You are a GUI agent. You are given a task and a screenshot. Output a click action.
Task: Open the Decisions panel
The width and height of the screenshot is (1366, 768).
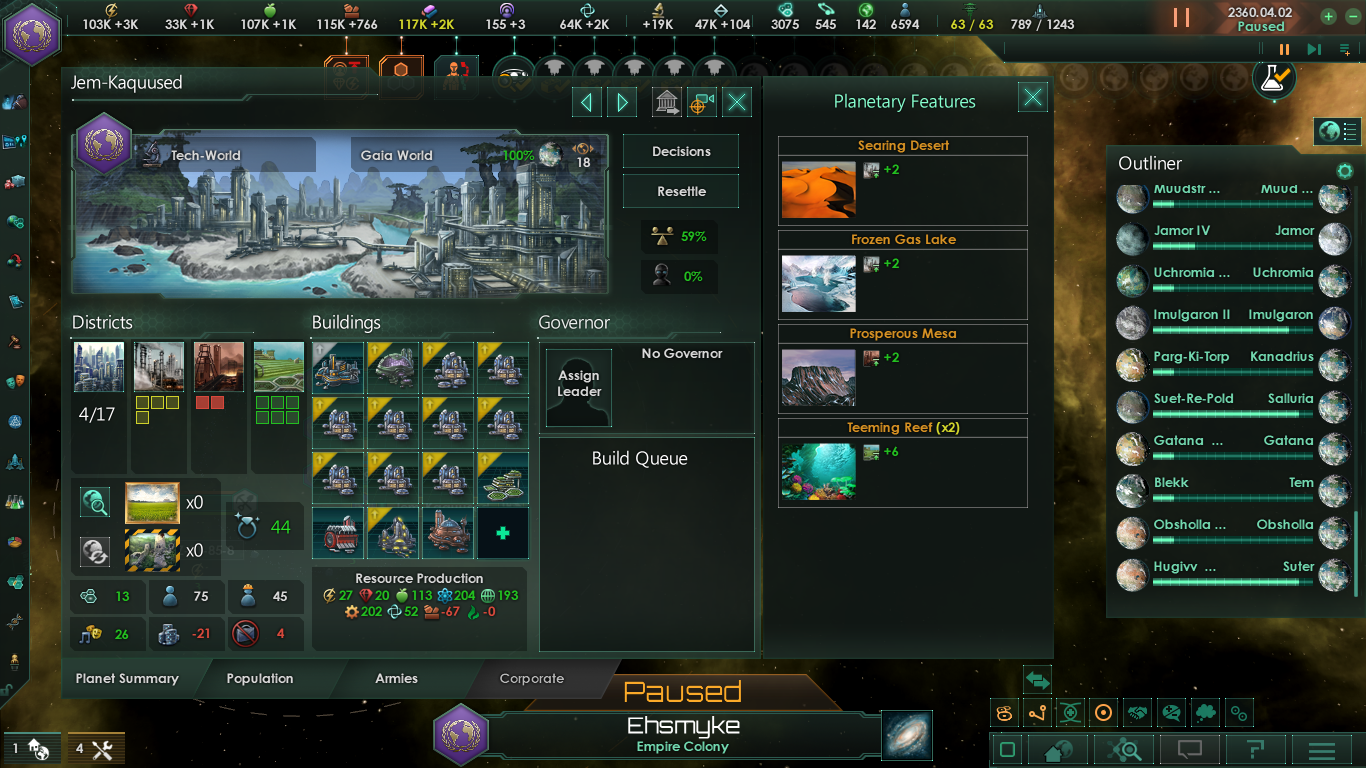tap(680, 151)
